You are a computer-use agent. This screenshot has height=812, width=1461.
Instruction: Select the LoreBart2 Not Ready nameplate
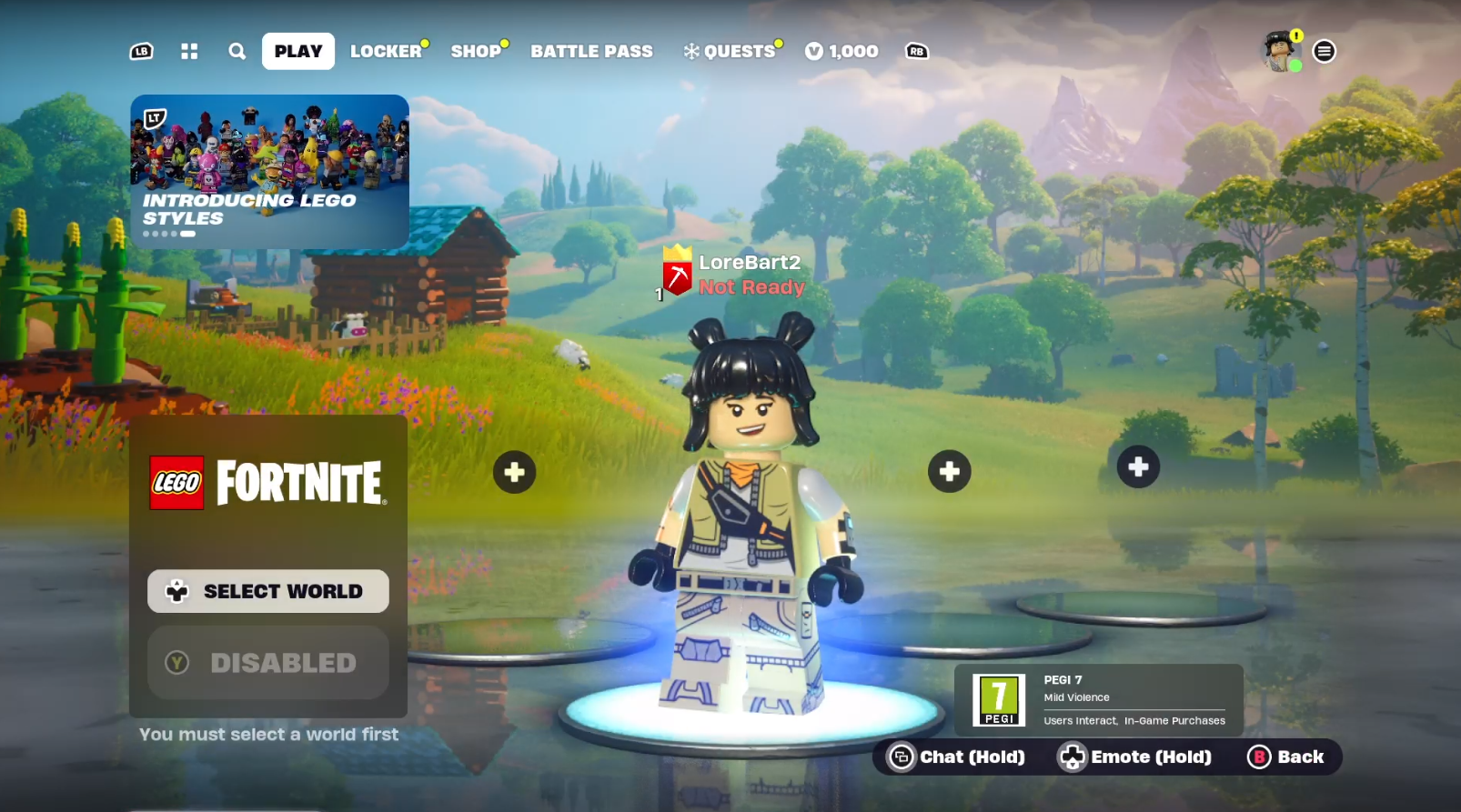pyautogui.click(x=739, y=275)
